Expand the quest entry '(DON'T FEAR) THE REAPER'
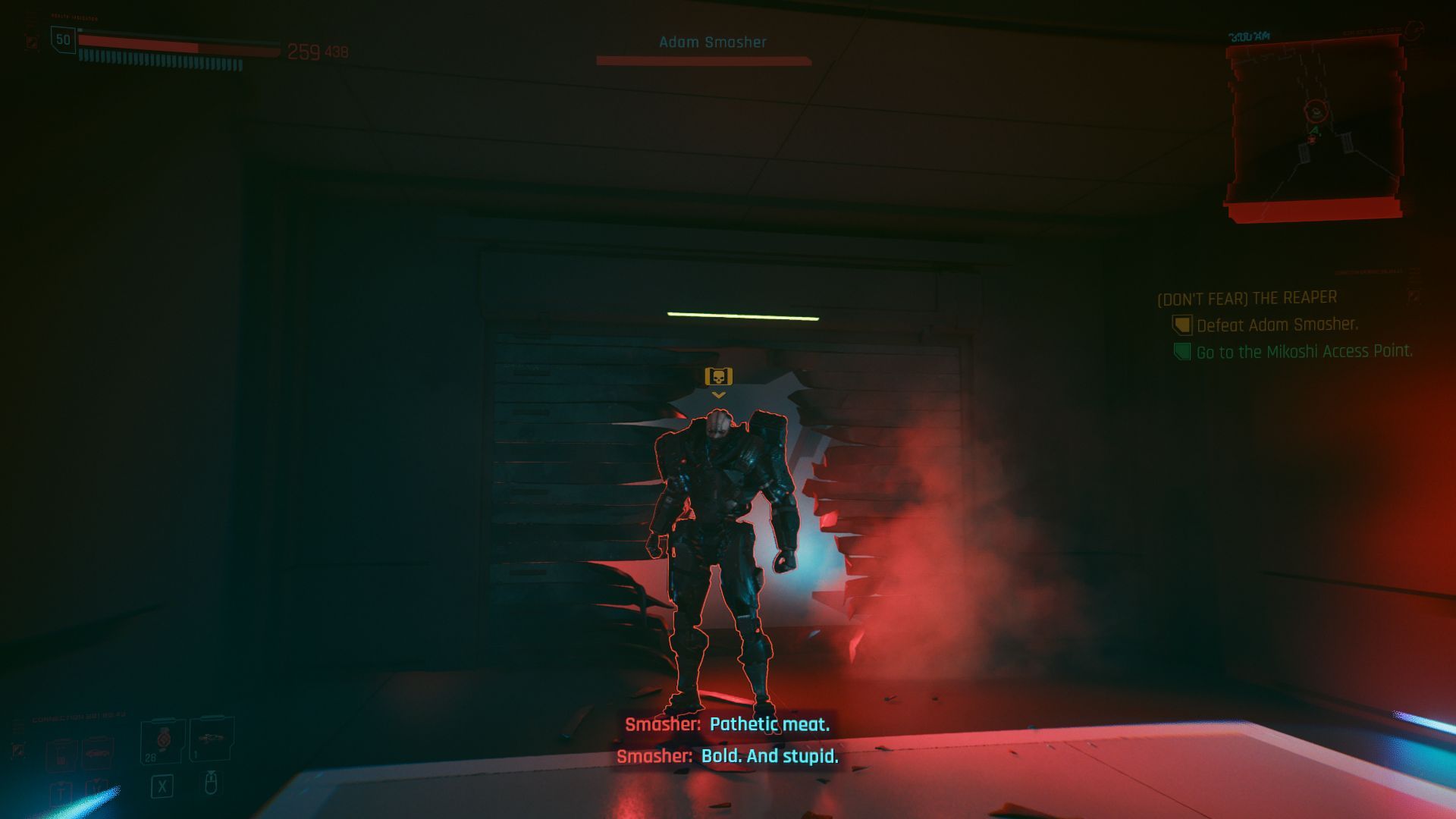The height and width of the screenshot is (819, 1456). pos(1247,297)
